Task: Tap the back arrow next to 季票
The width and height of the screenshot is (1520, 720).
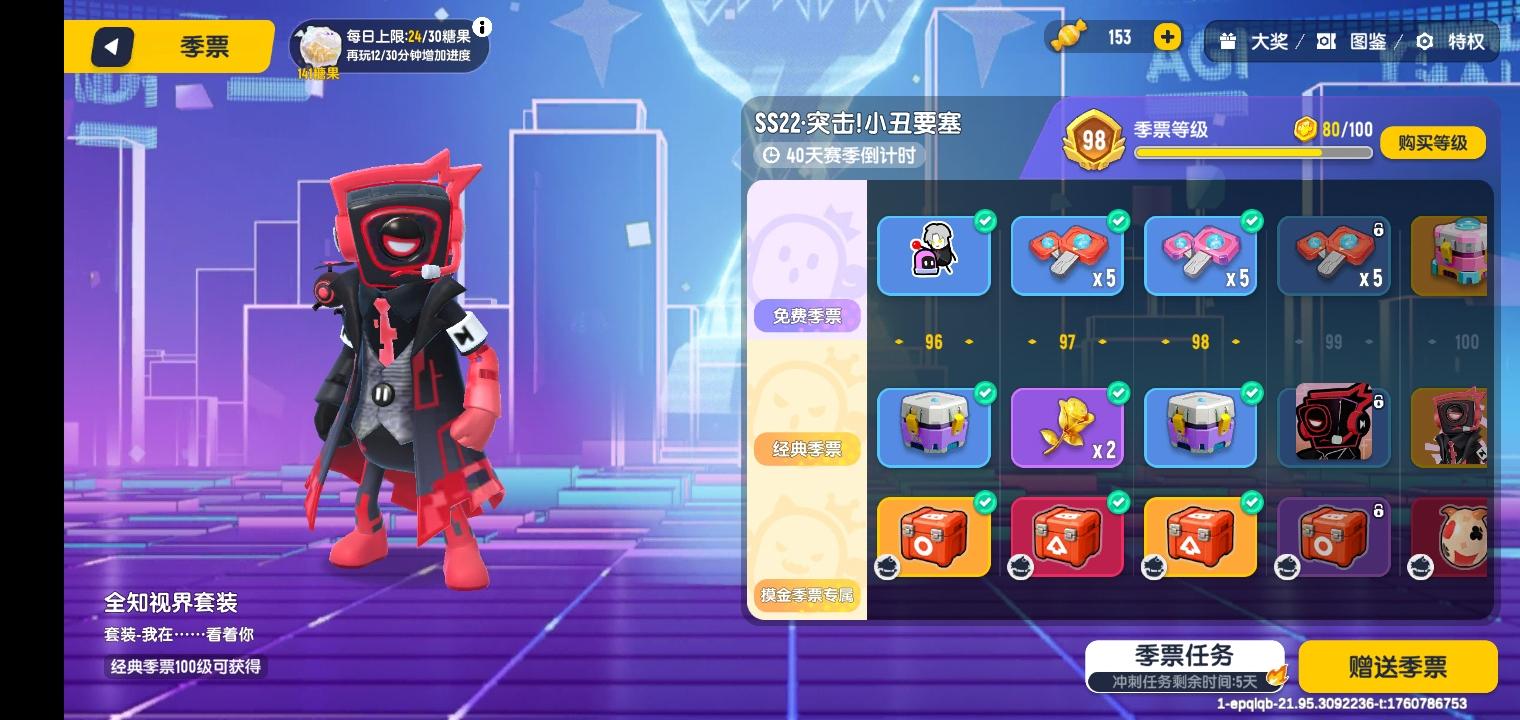Action: [x=112, y=46]
